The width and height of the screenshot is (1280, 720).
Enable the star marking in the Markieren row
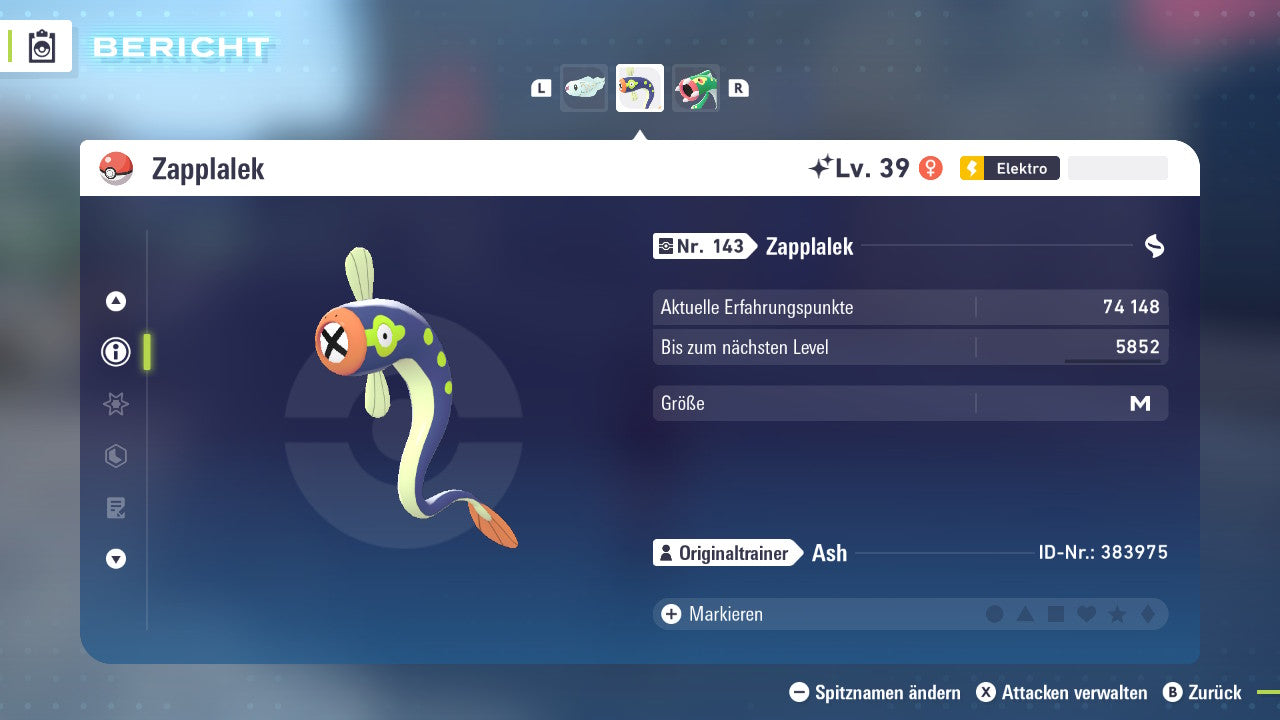1117,613
